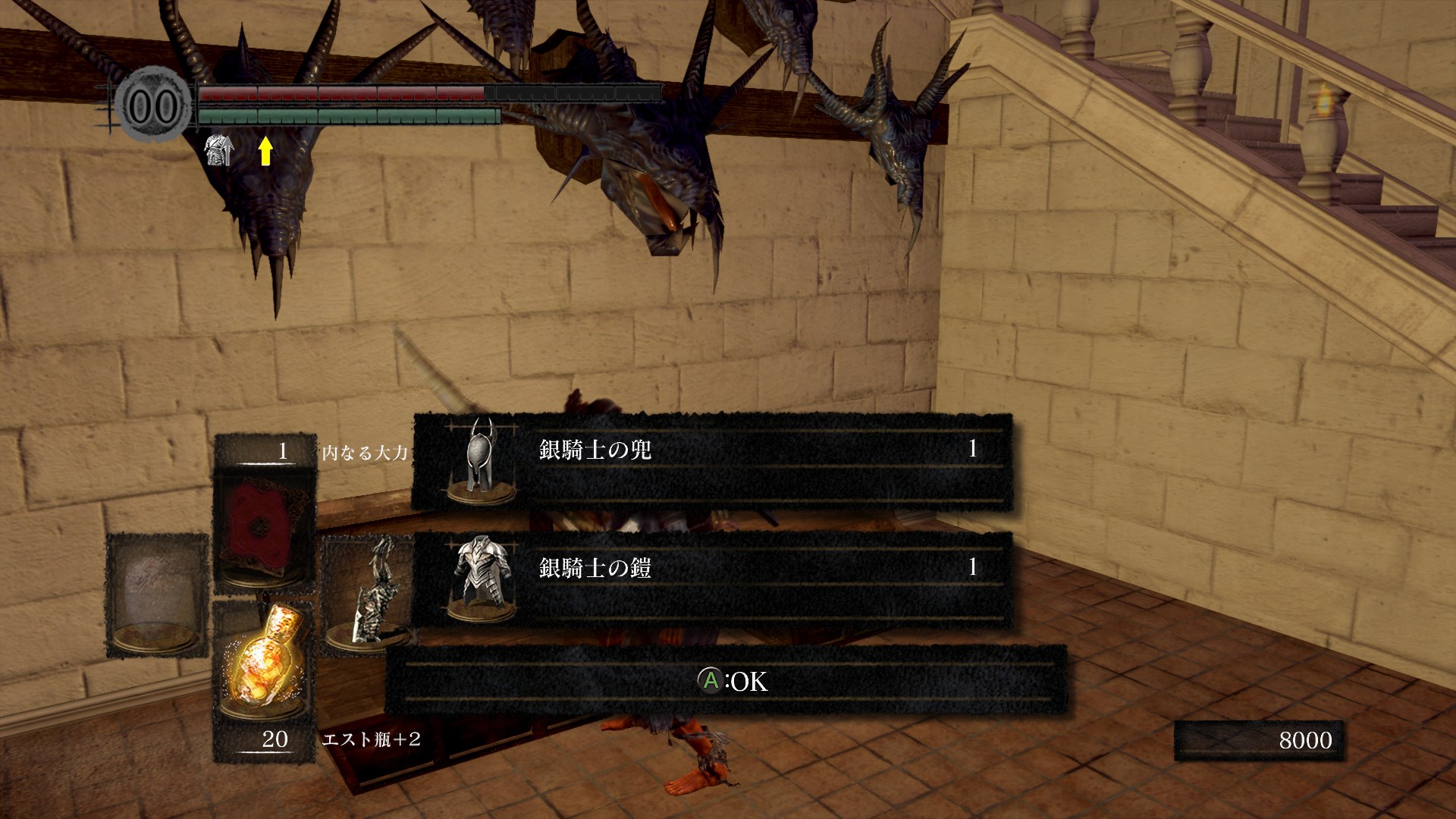Image resolution: width=1456 pixels, height=819 pixels.
Task: Click the armor status effect icon
Action: pos(219,150)
